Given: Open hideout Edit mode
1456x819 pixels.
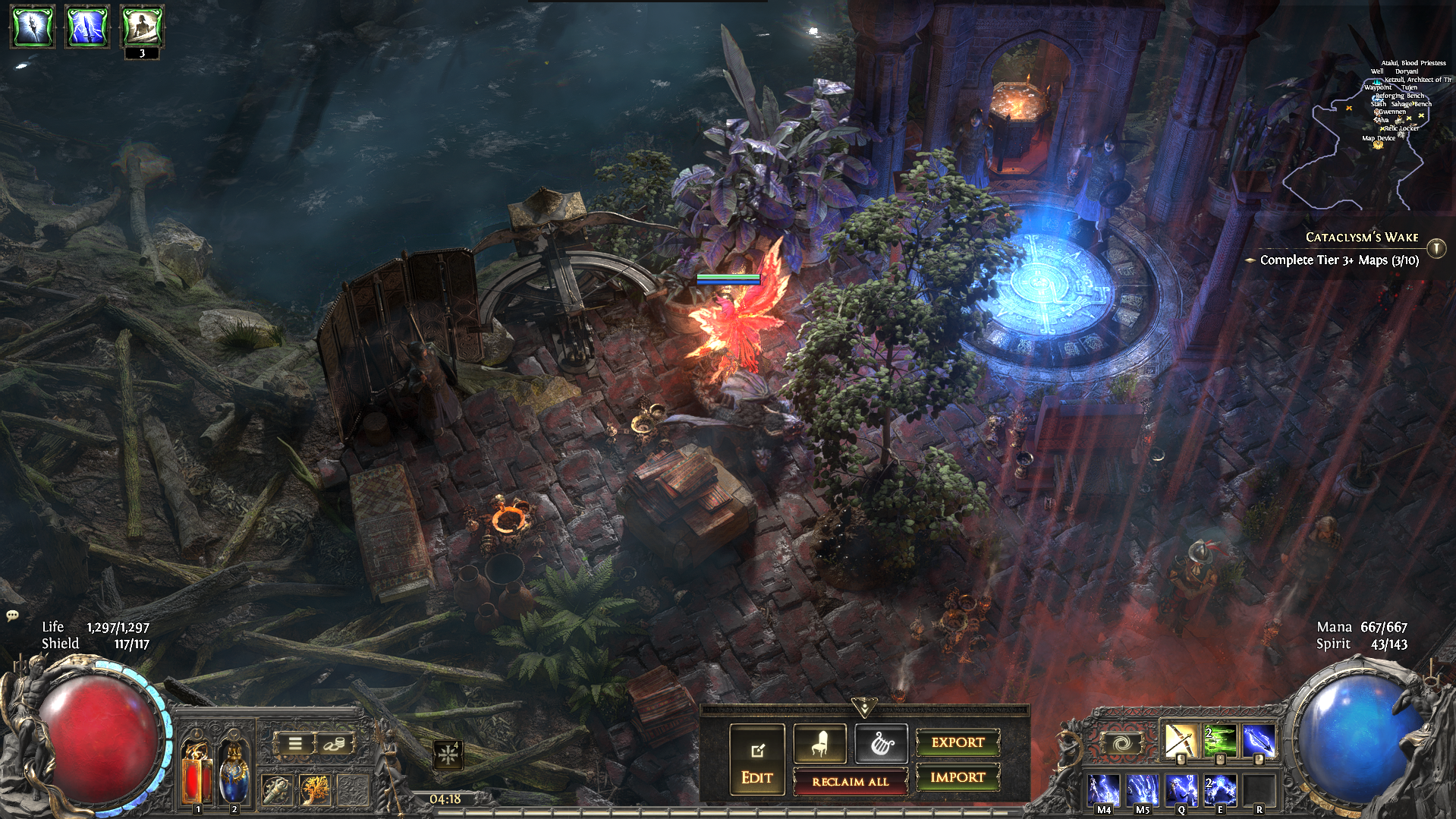Looking at the screenshot, I should tap(756, 760).
